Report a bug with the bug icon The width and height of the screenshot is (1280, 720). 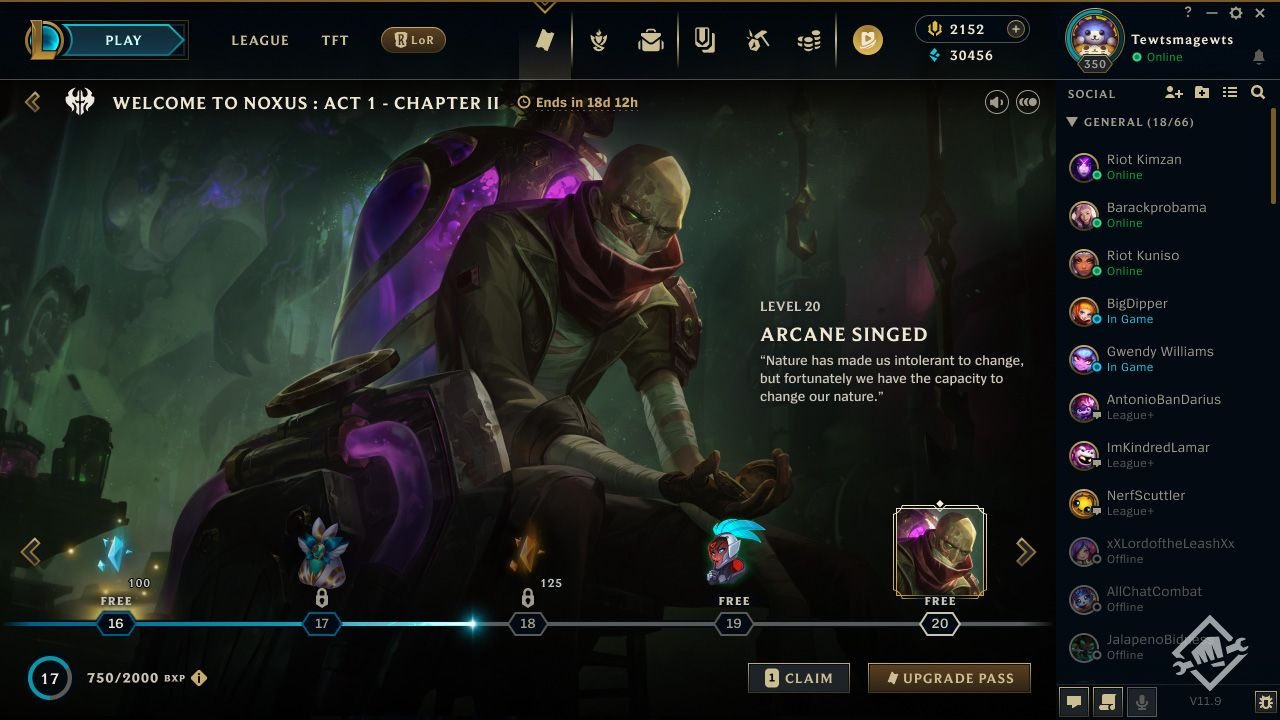pyautogui.click(x=1265, y=701)
